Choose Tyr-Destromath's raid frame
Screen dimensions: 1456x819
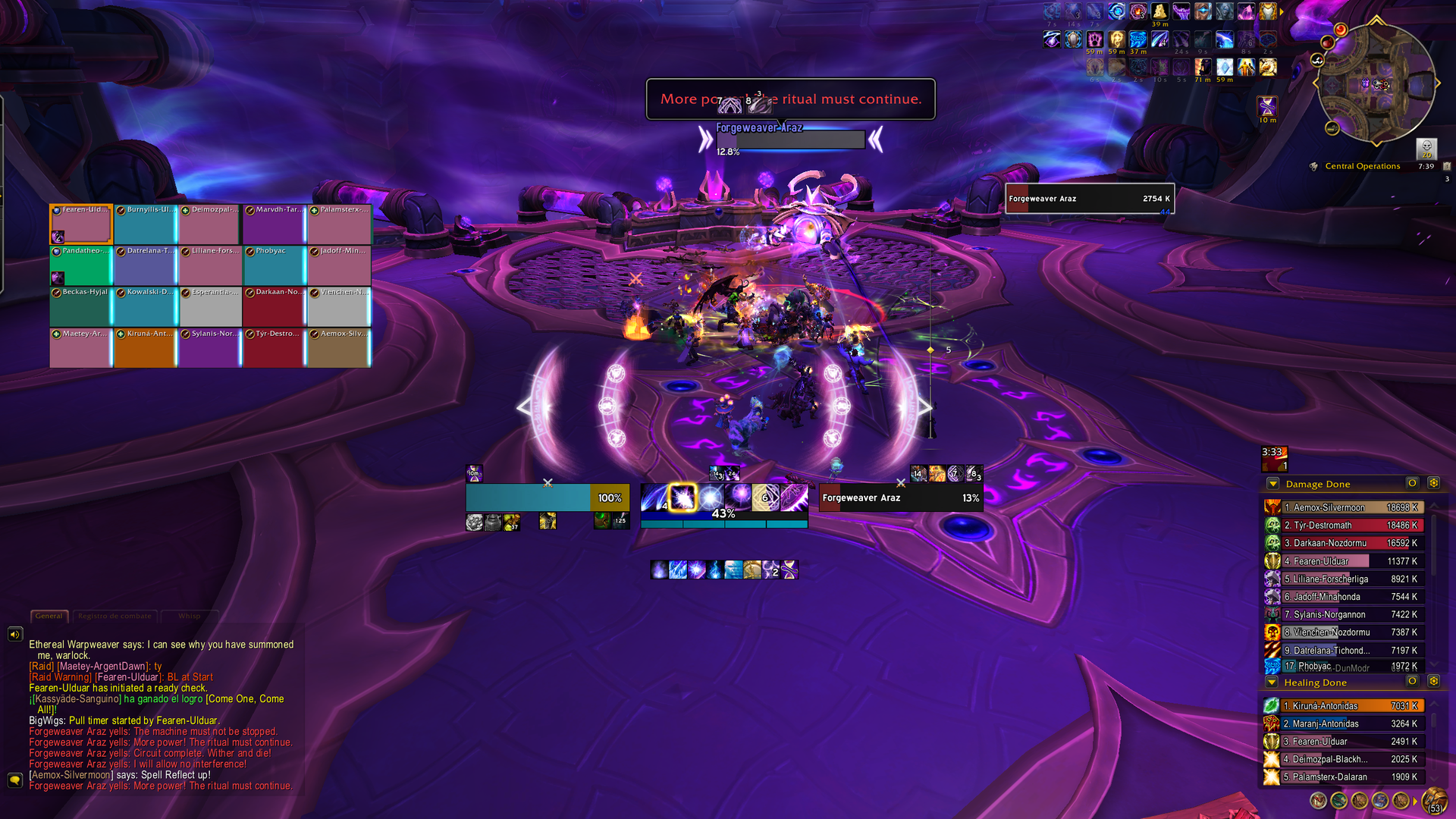pyautogui.click(x=275, y=348)
